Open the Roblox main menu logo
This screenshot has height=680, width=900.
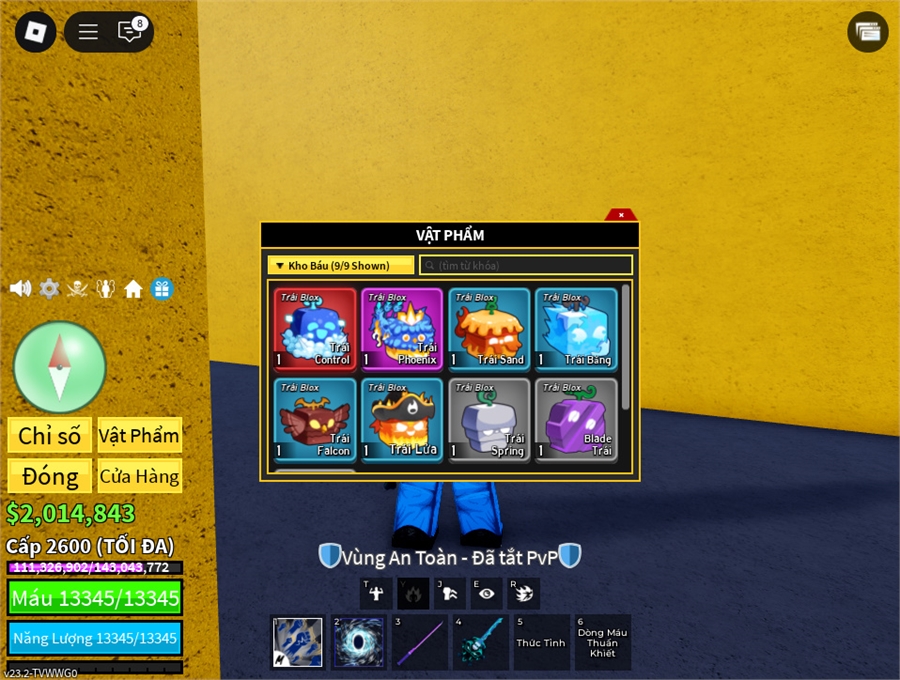[35, 32]
